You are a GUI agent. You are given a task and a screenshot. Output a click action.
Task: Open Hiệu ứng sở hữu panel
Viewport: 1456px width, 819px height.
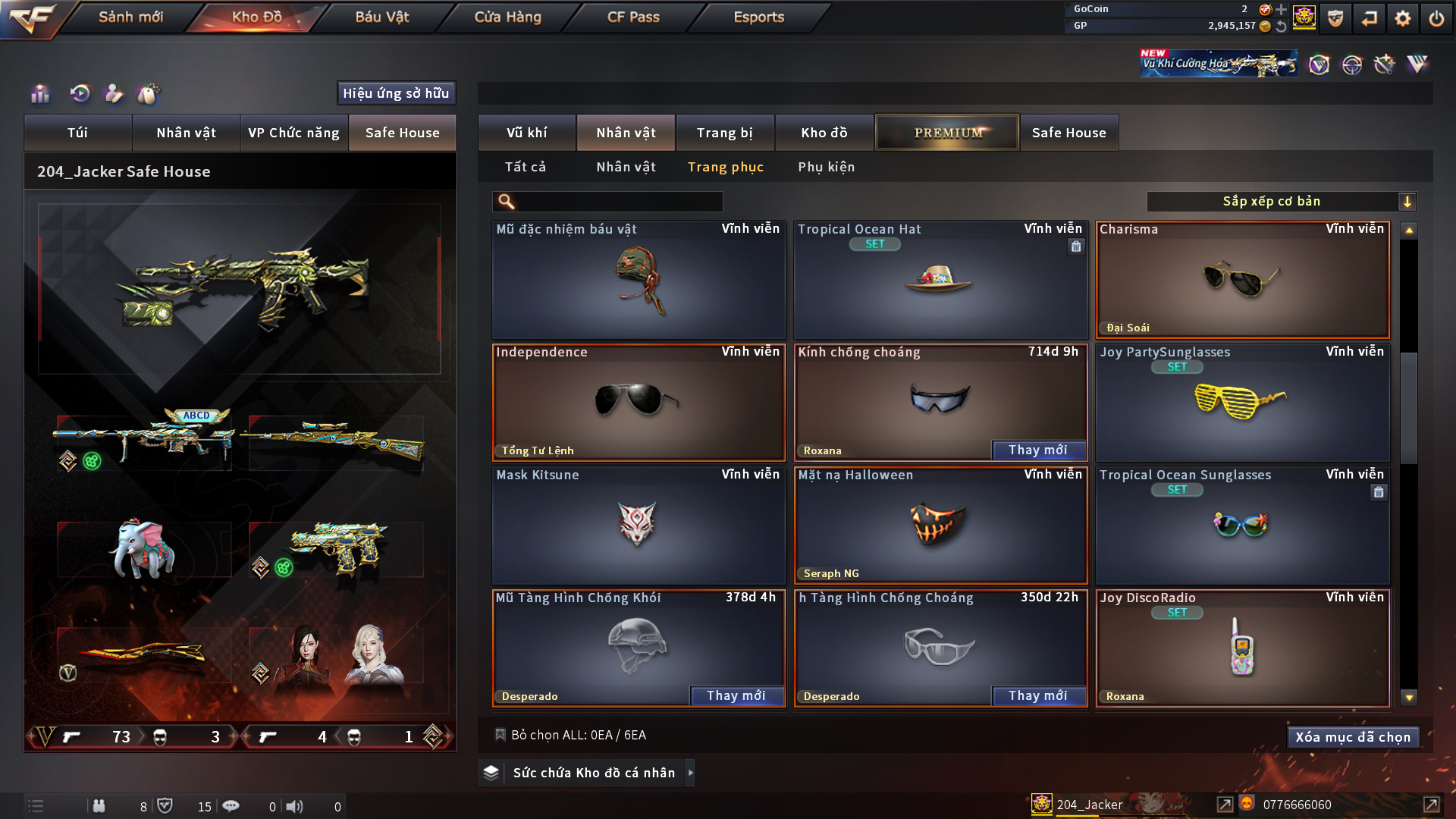pos(396,93)
